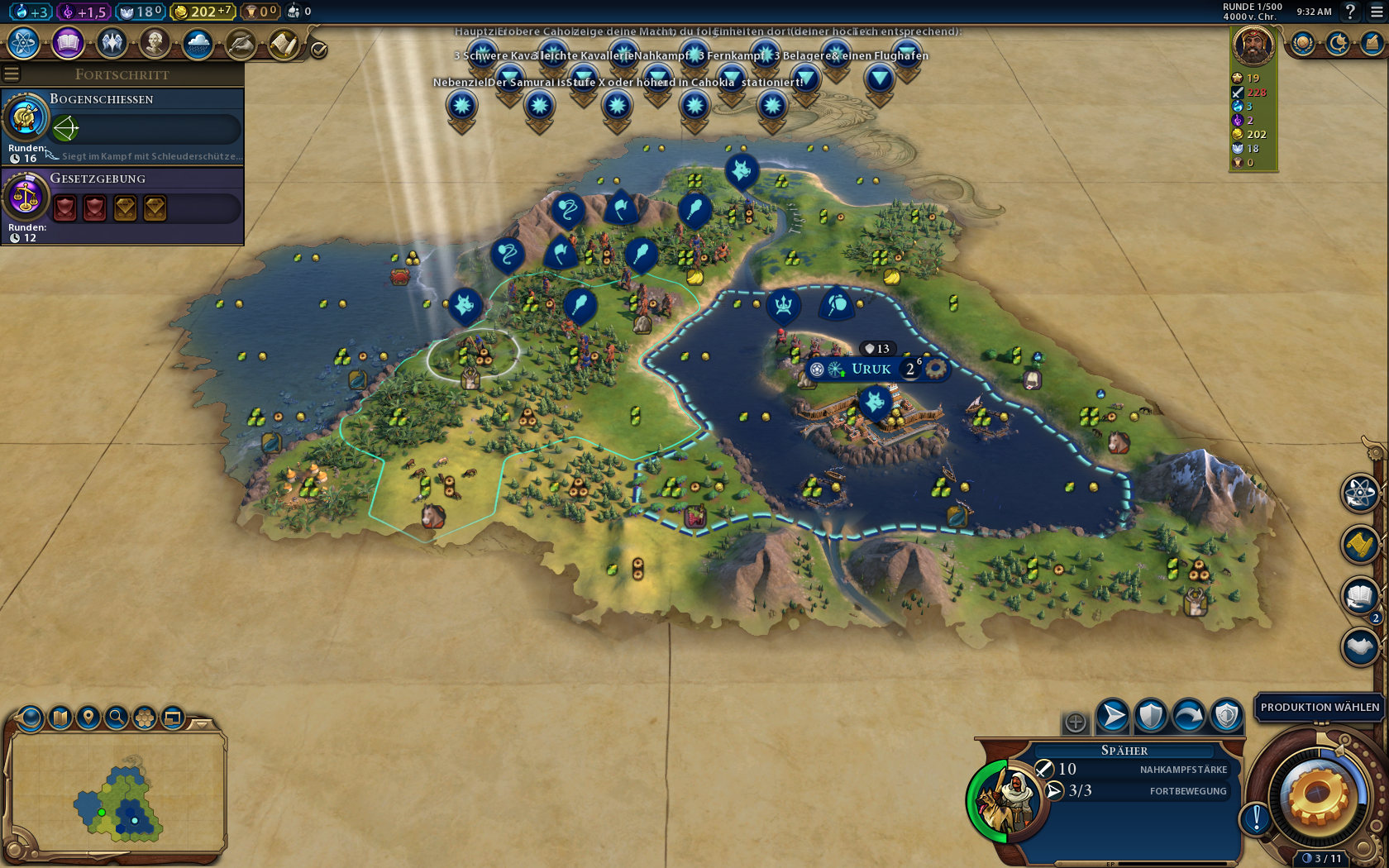
Task: Open the map search magnifier tool
Action: coord(117,717)
